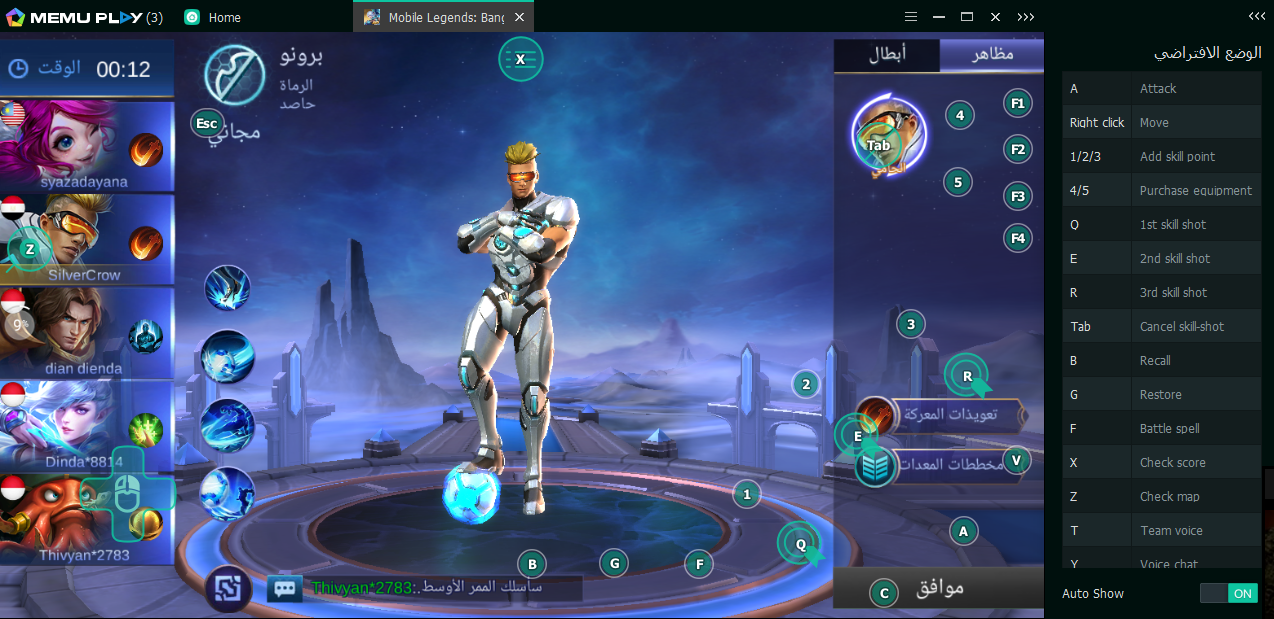Open the تعويذات المعركة battle spells button
Screen dimensions: 1274x619
pyautogui.click(x=946, y=414)
